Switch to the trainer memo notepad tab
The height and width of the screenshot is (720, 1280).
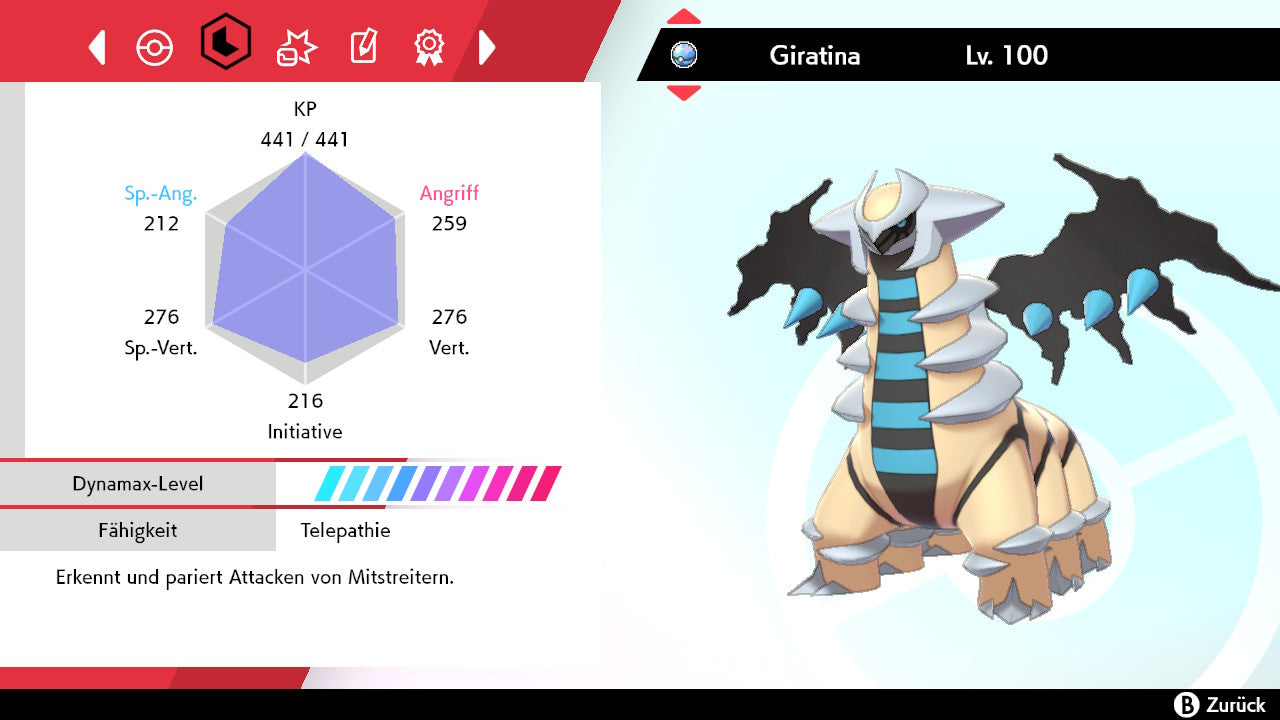click(362, 47)
